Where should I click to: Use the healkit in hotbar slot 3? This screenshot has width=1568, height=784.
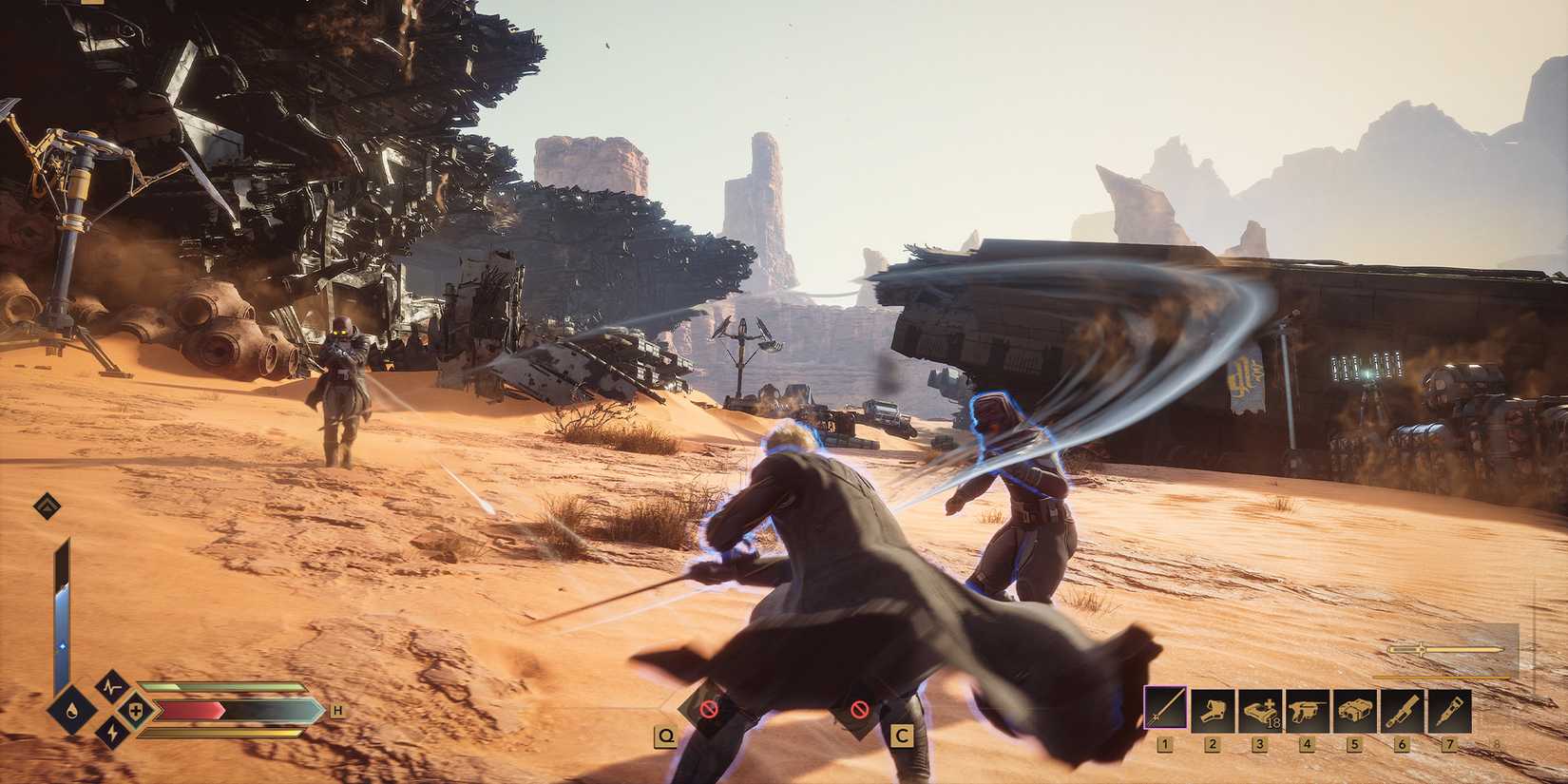pos(1259,708)
